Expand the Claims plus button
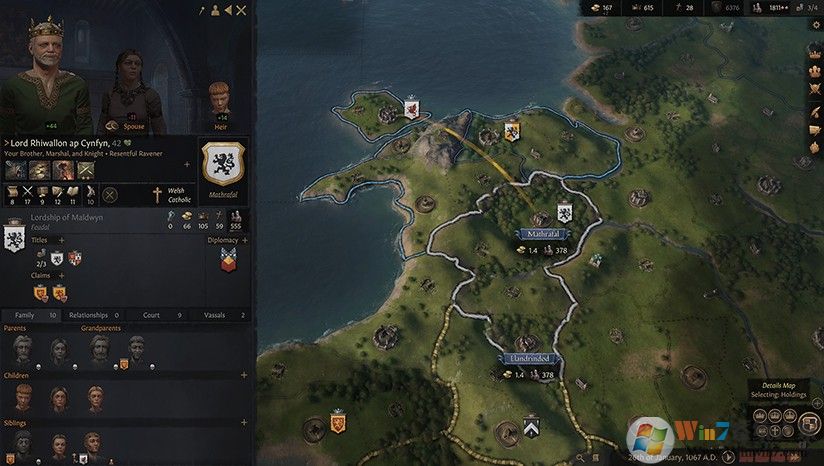 pos(62,273)
